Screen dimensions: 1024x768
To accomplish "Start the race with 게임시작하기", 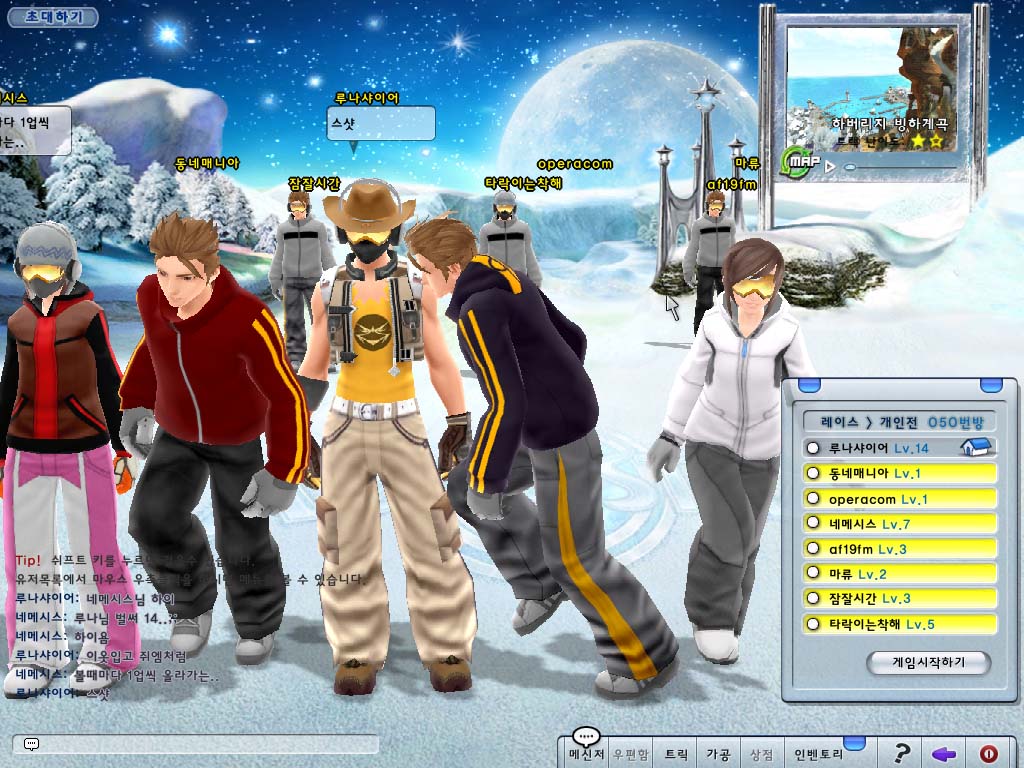I will (927, 662).
